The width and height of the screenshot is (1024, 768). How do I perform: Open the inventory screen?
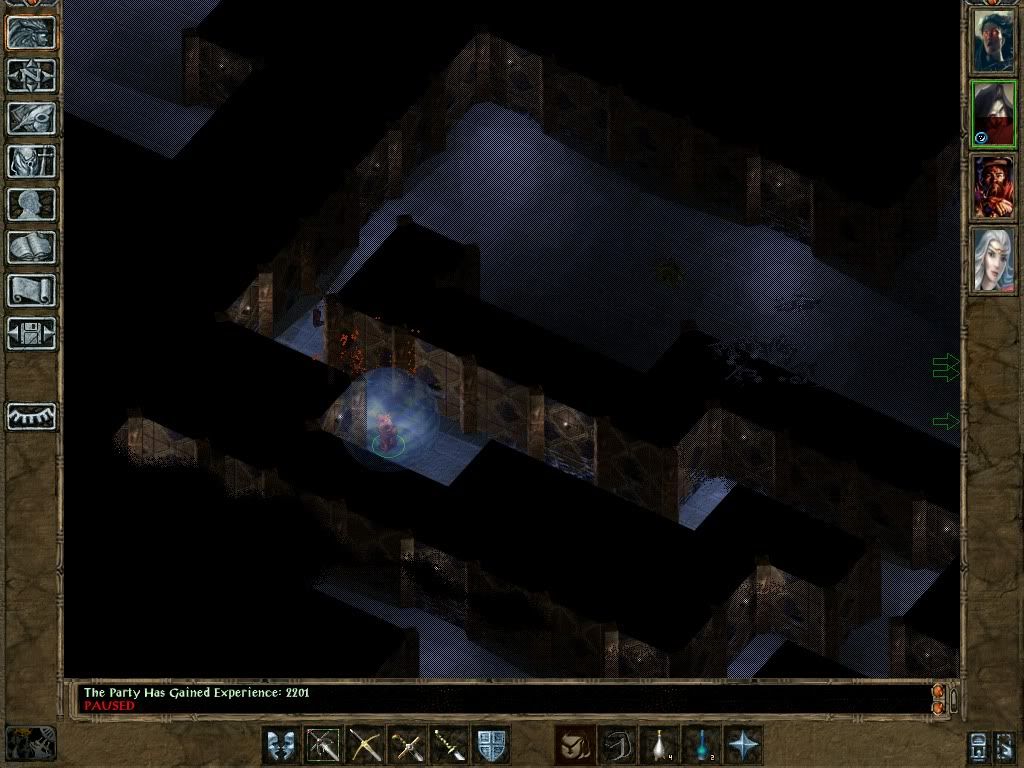31,161
